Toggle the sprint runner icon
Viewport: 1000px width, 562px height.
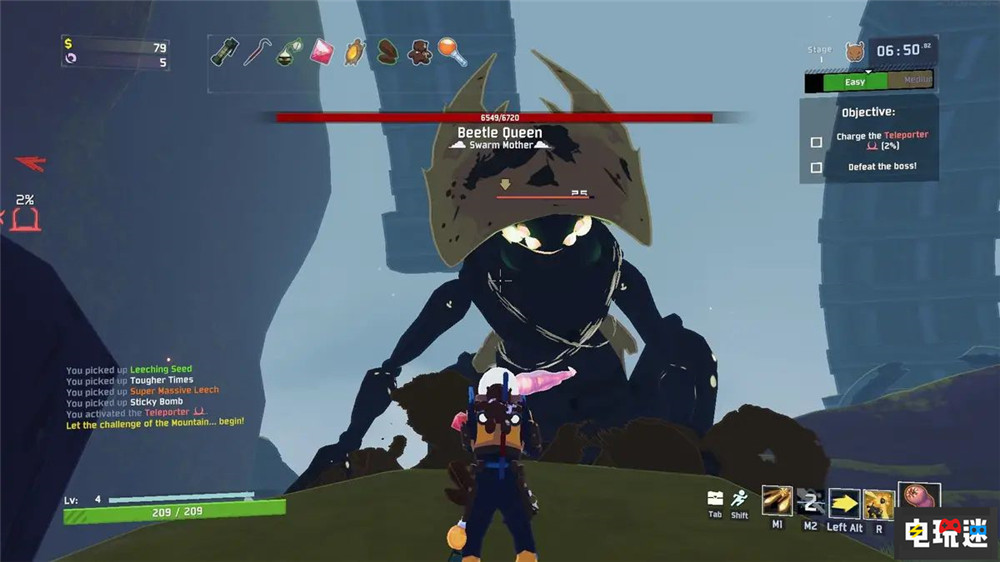[x=739, y=498]
